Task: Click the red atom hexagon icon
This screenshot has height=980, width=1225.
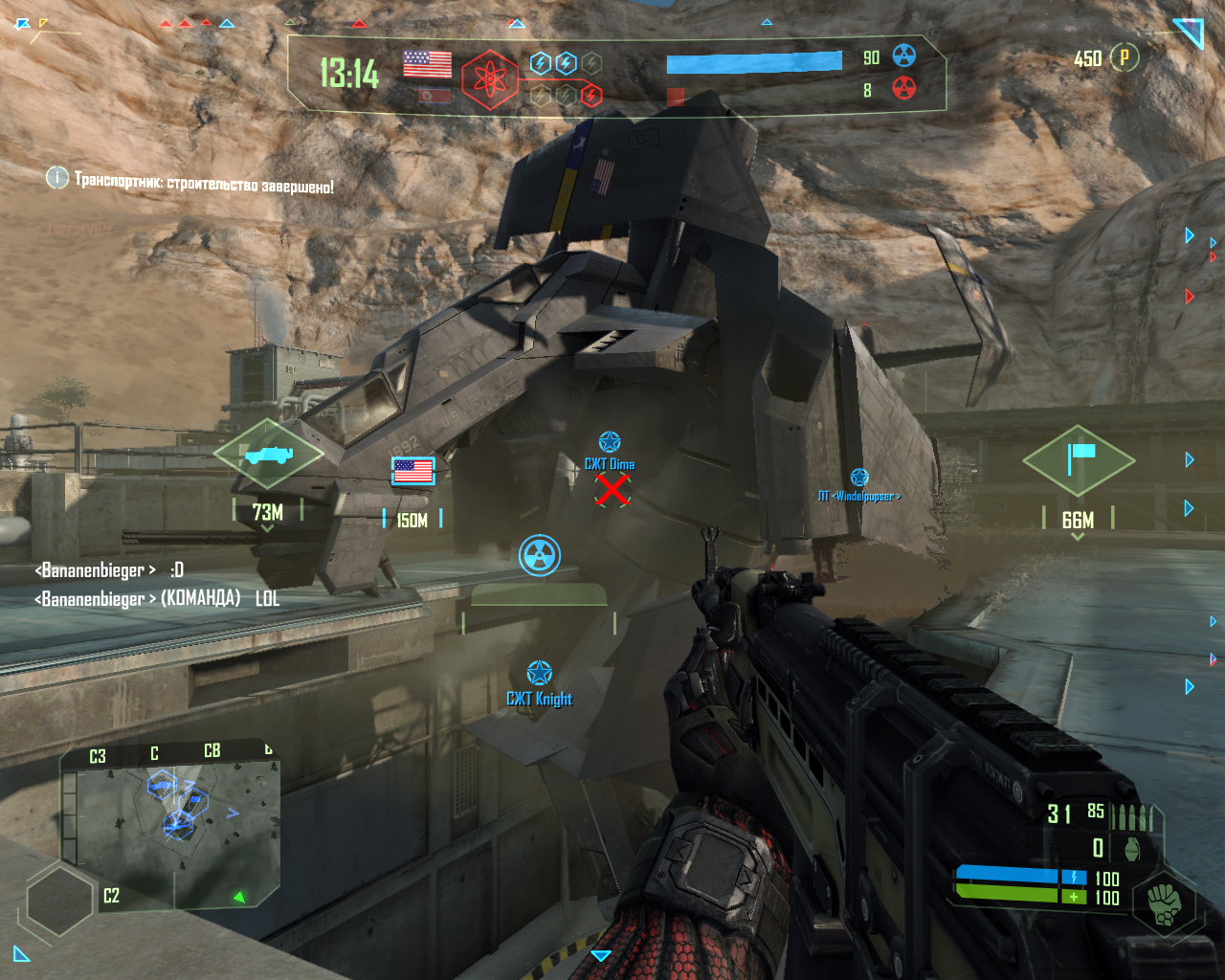Action: coord(489,79)
